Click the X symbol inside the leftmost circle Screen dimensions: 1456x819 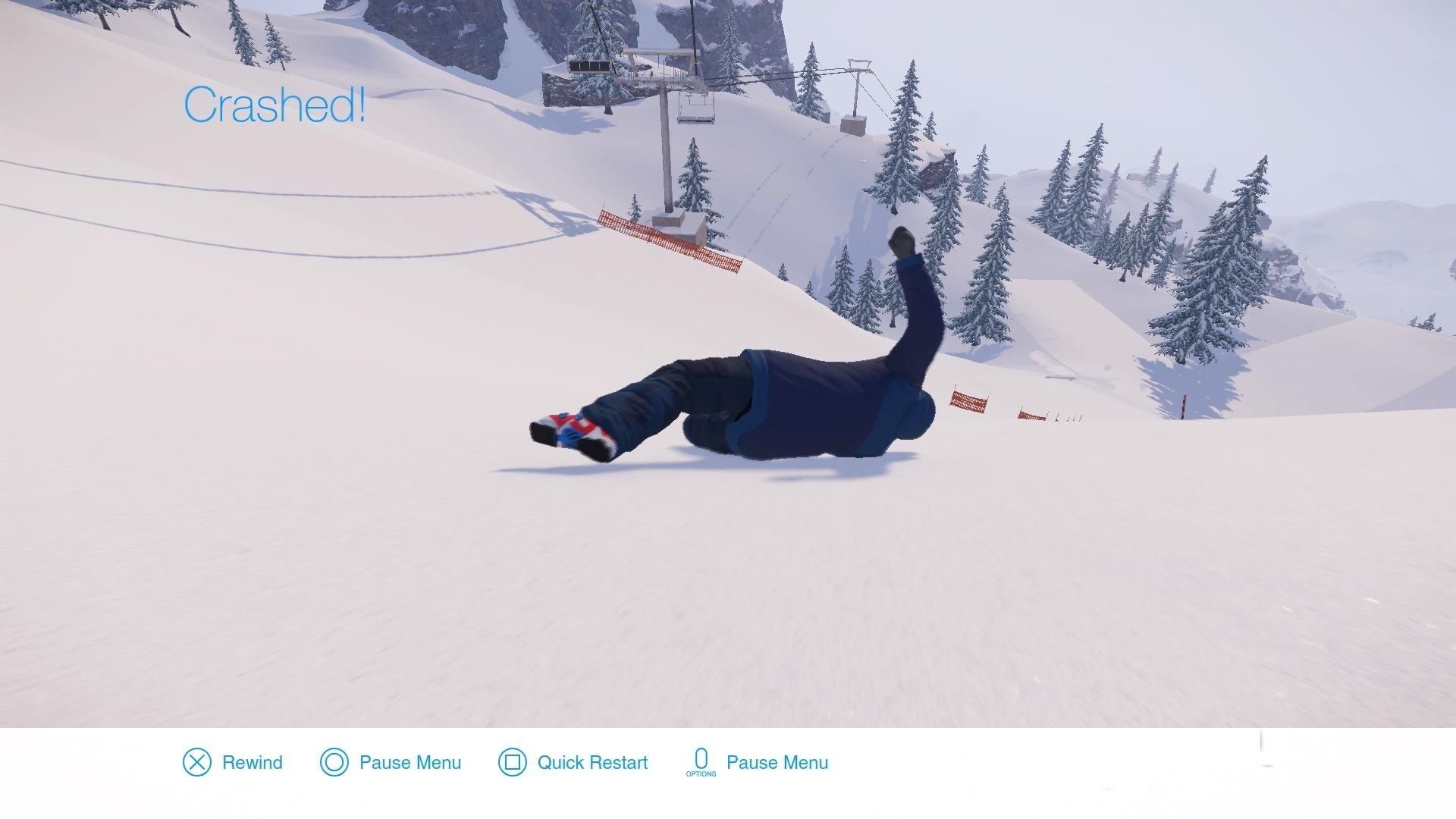(x=196, y=763)
